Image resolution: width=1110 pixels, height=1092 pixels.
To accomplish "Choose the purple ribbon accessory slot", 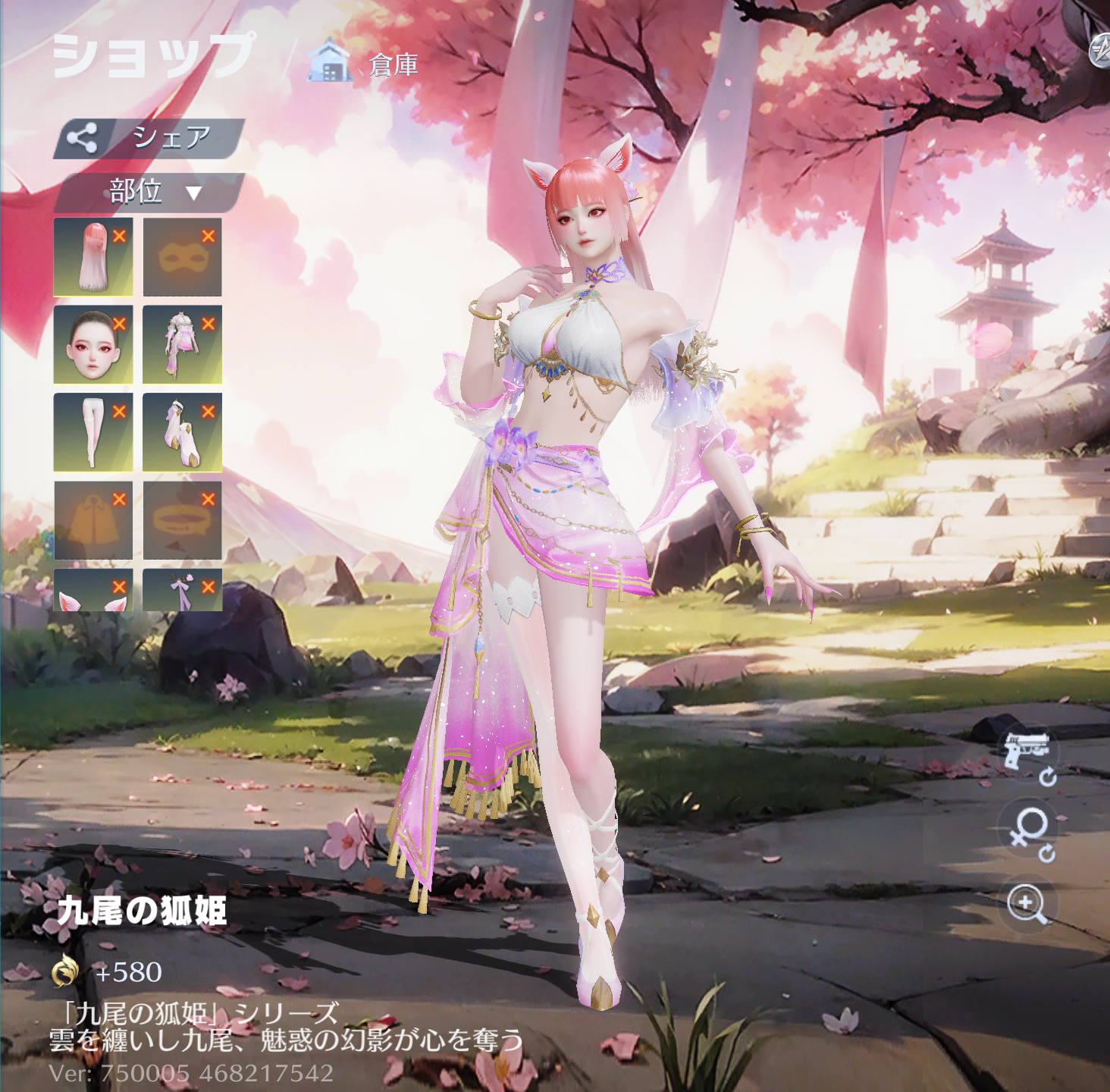I will 182,591.
